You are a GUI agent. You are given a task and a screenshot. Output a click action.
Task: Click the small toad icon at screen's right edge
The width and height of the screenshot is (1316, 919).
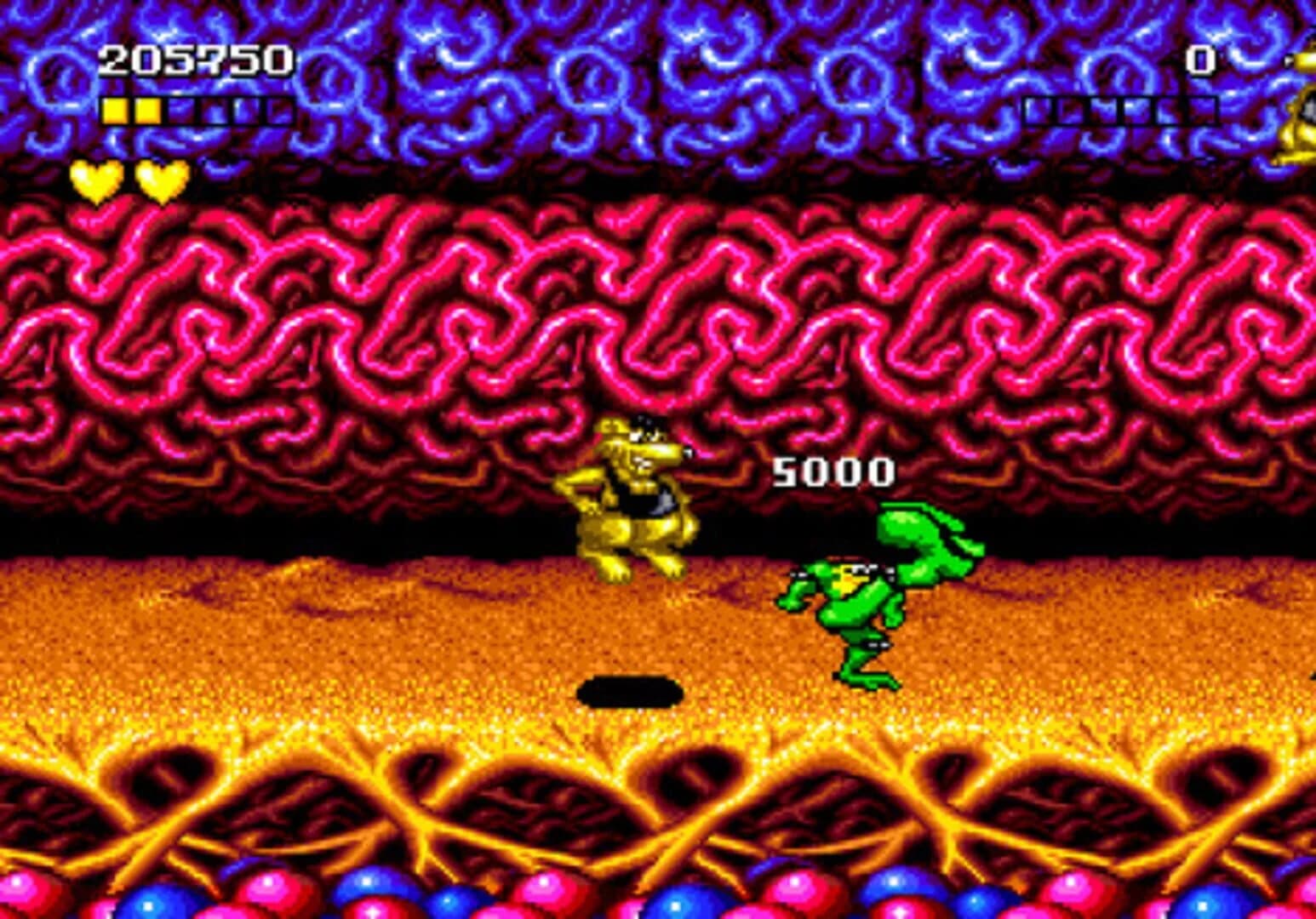point(1300,102)
